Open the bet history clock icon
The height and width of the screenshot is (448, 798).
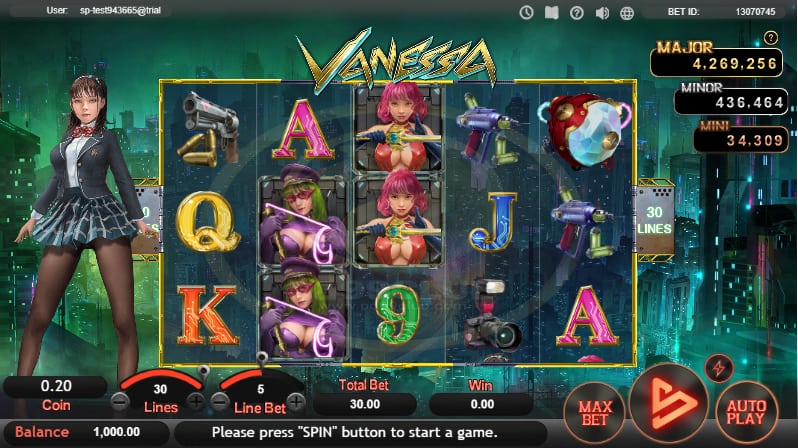[526, 12]
